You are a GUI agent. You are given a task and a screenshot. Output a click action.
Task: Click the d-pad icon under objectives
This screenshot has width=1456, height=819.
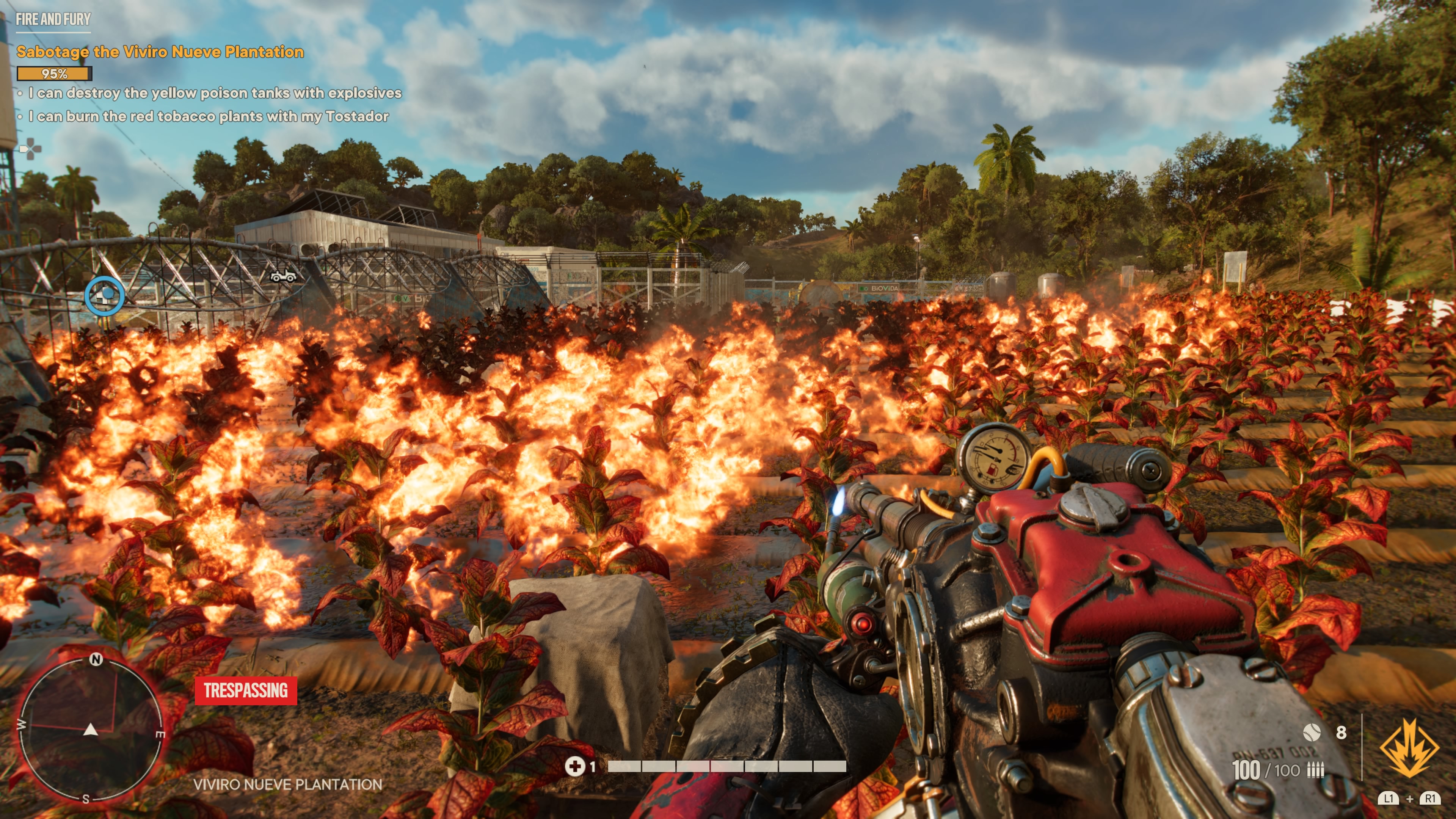click(30, 150)
